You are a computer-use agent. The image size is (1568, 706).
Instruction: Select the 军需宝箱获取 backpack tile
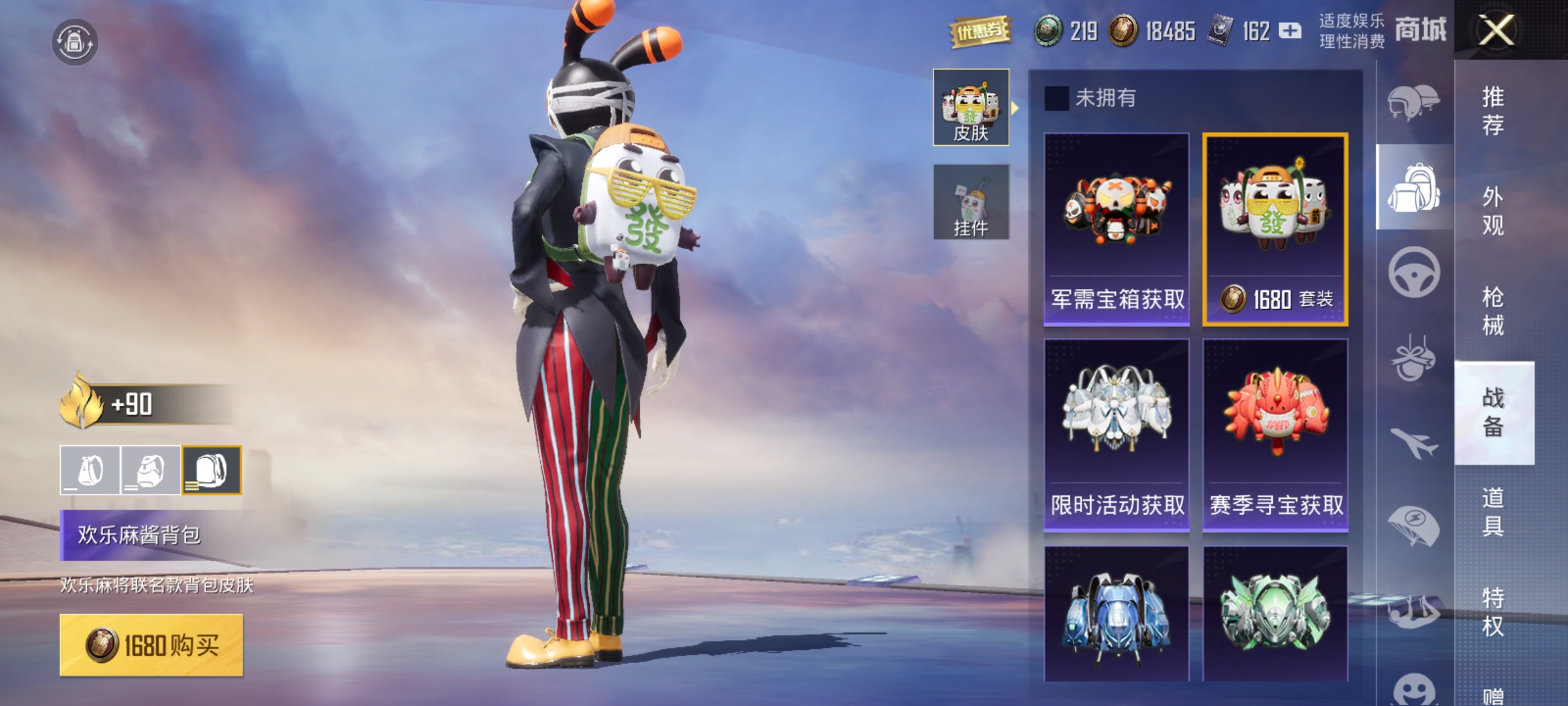(1117, 229)
